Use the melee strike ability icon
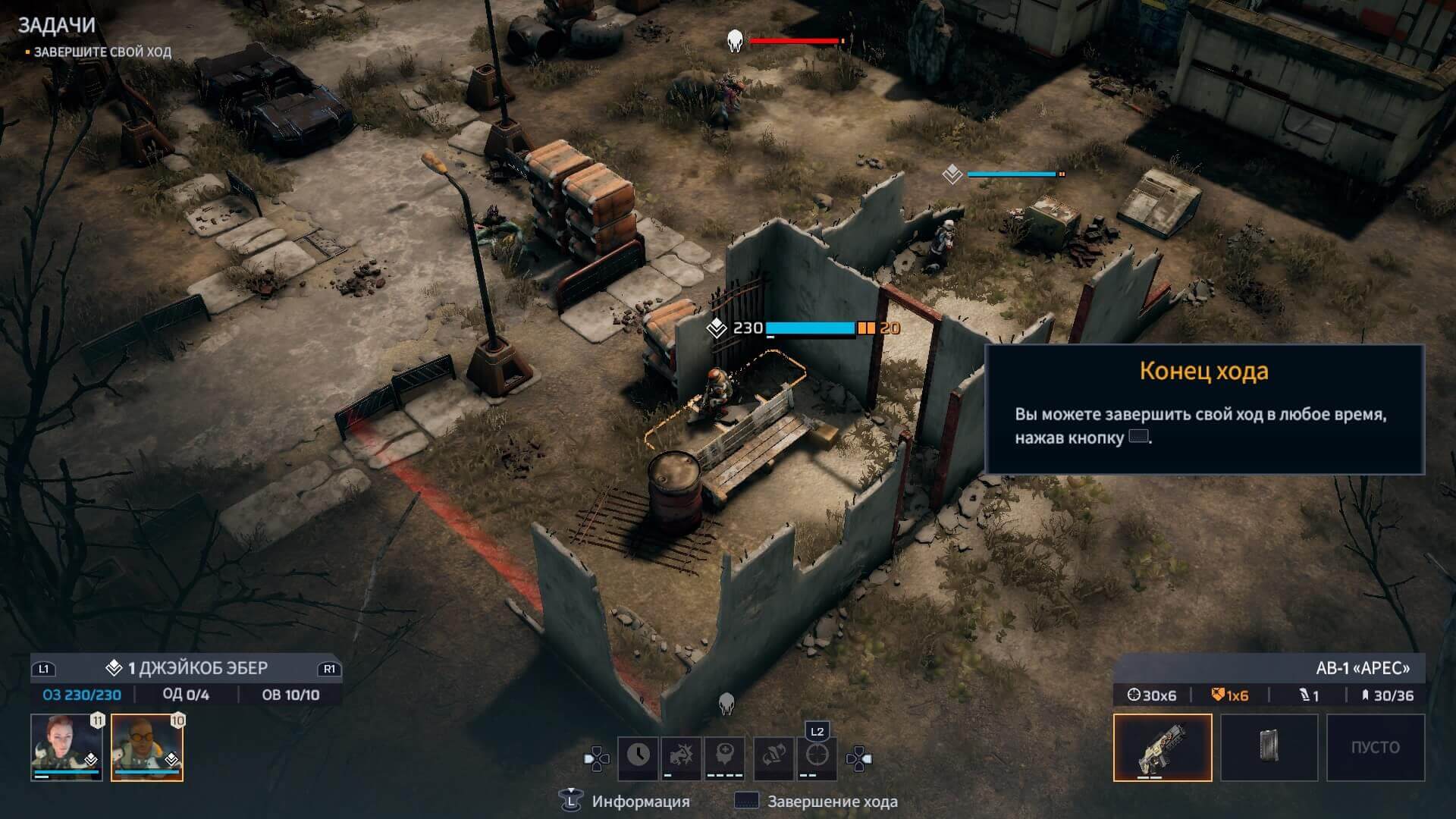This screenshot has width=1456, height=819. (x=681, y=756)
